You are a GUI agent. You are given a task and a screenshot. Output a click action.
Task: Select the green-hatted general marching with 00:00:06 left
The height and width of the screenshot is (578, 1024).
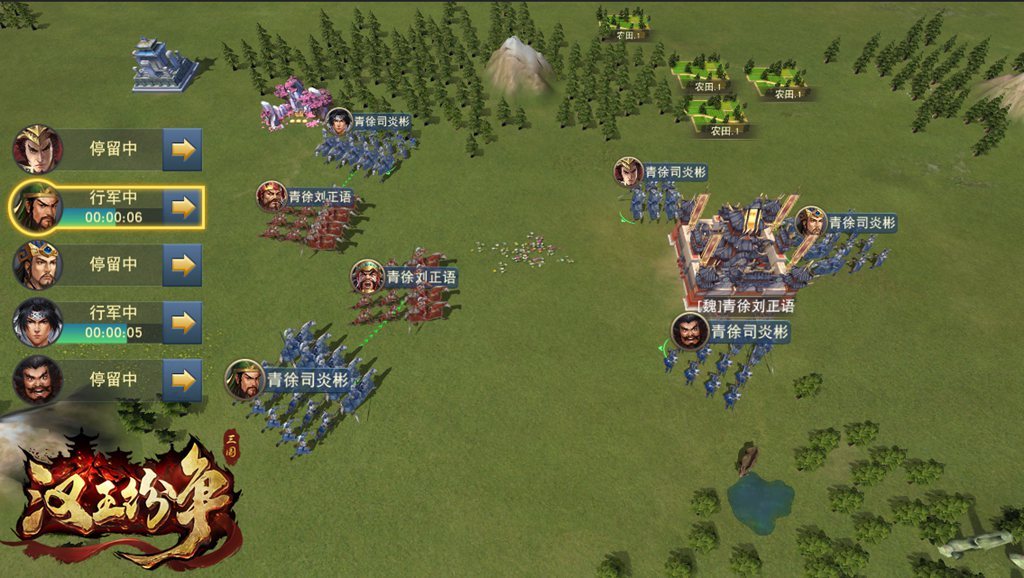point(37,208)
